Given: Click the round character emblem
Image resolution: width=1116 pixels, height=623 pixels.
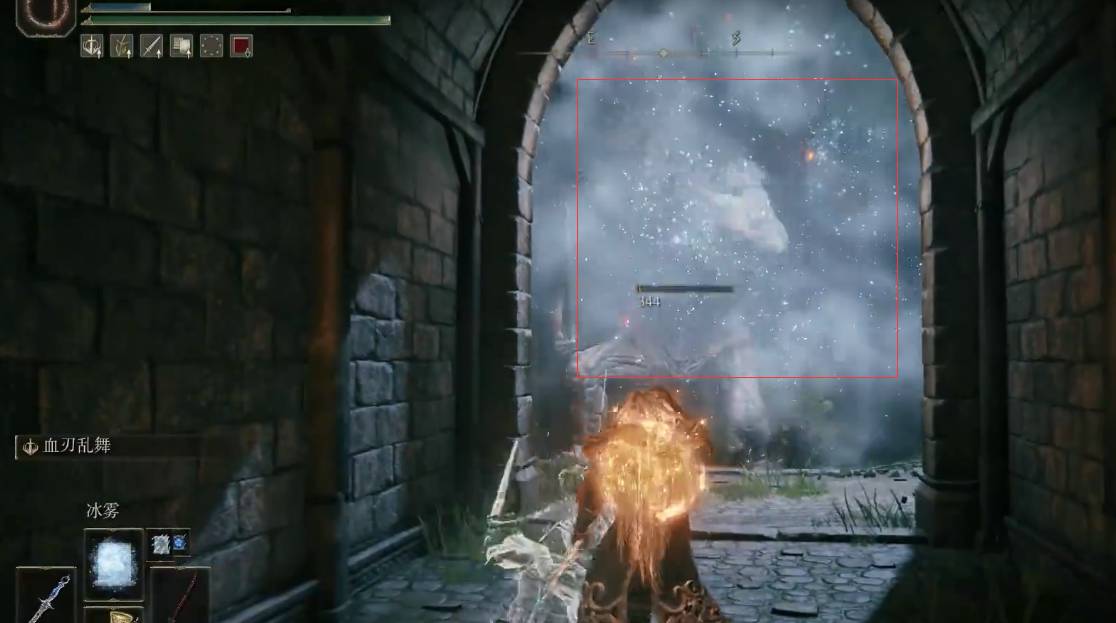Looking at the screenshot, I should (x=46, y=14).
